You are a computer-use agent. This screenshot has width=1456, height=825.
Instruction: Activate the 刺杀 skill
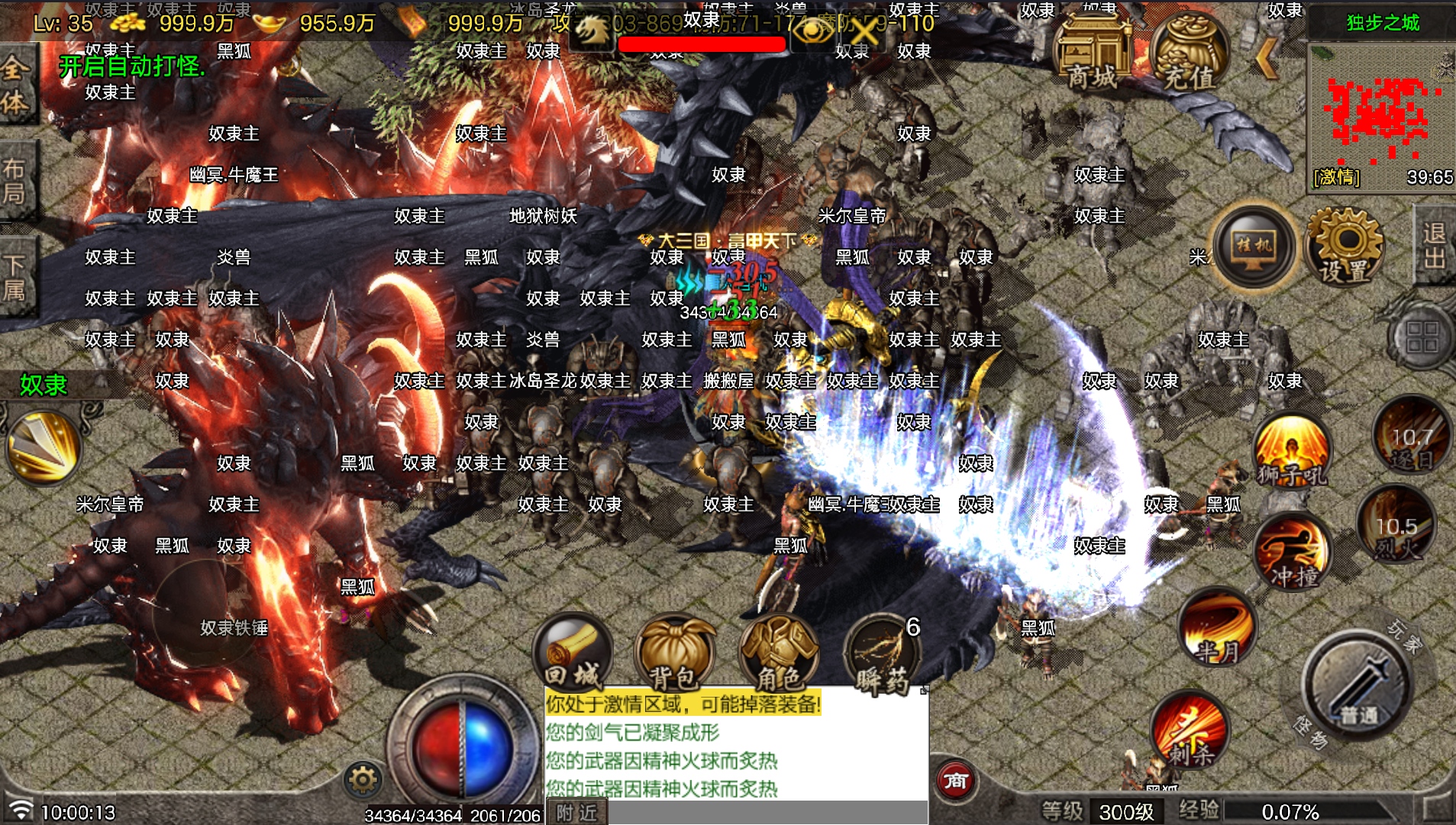(1189, 731)
